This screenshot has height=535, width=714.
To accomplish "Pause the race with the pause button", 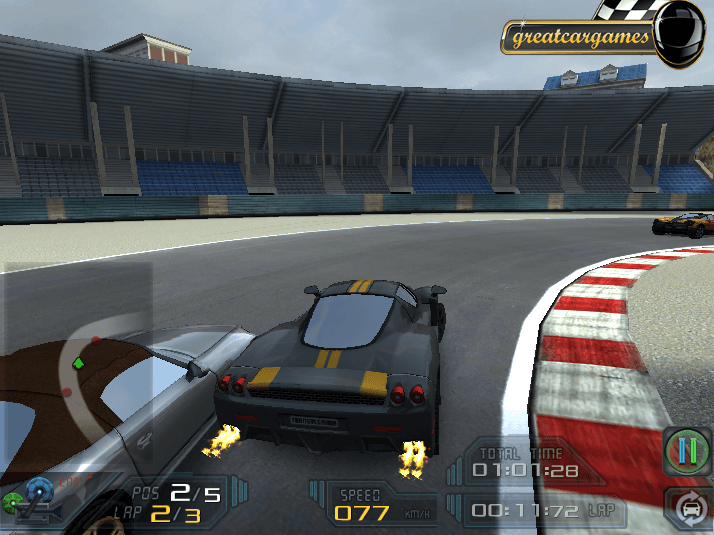I will 686,450.
